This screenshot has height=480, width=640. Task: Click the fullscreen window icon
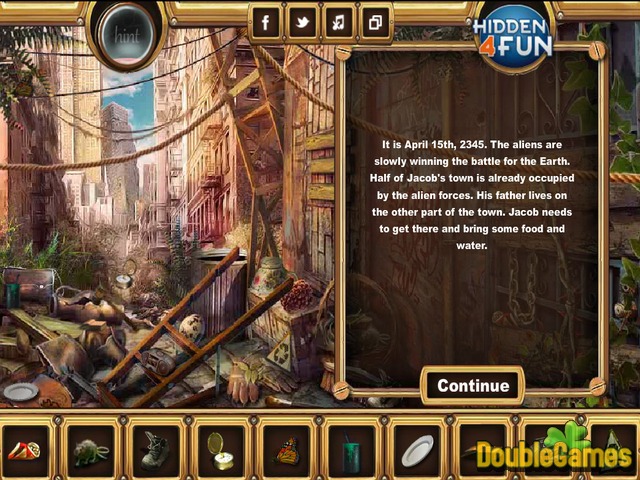coord(375,23)
